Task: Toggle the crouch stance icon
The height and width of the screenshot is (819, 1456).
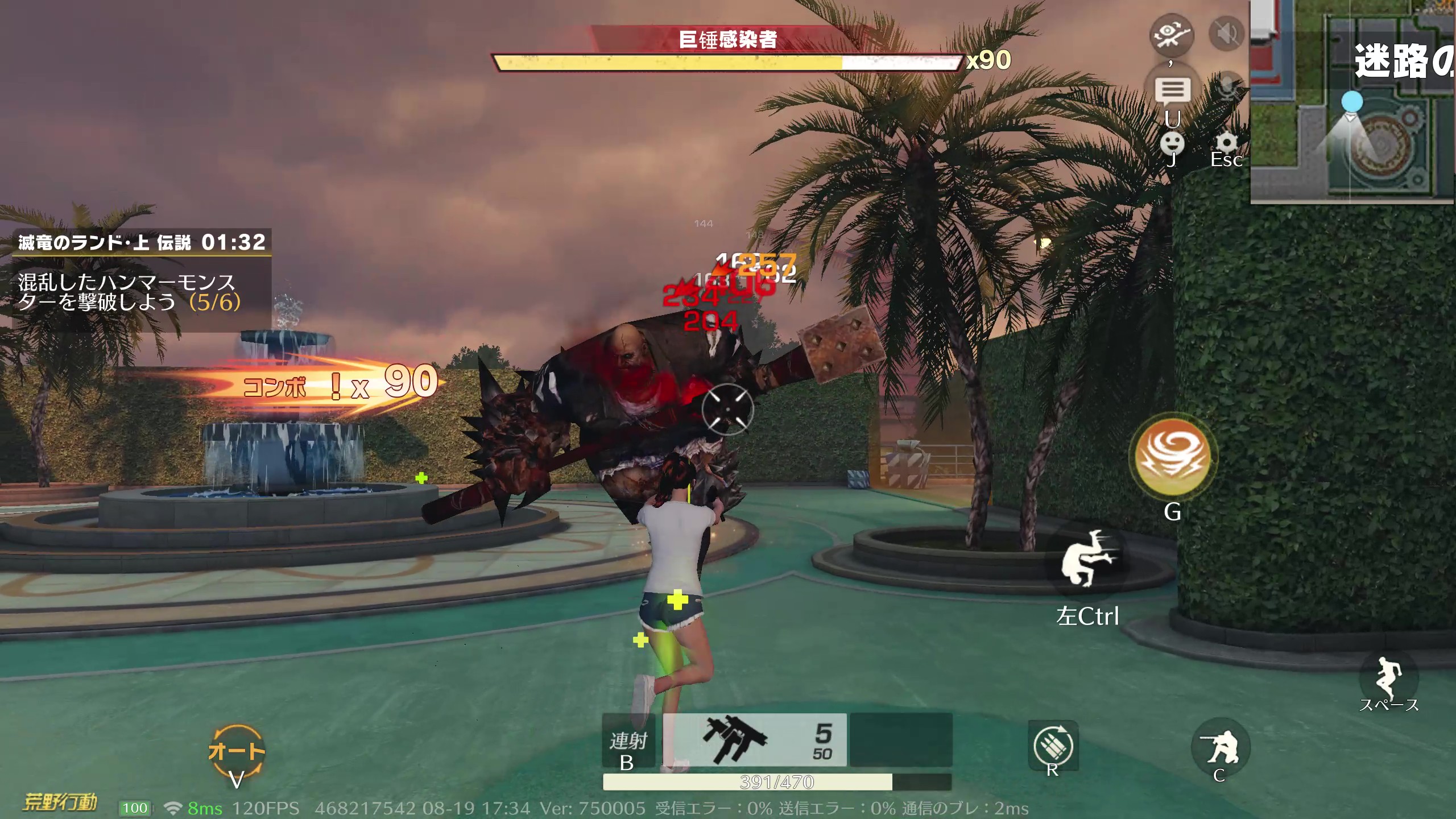Action: point(1220,747)
